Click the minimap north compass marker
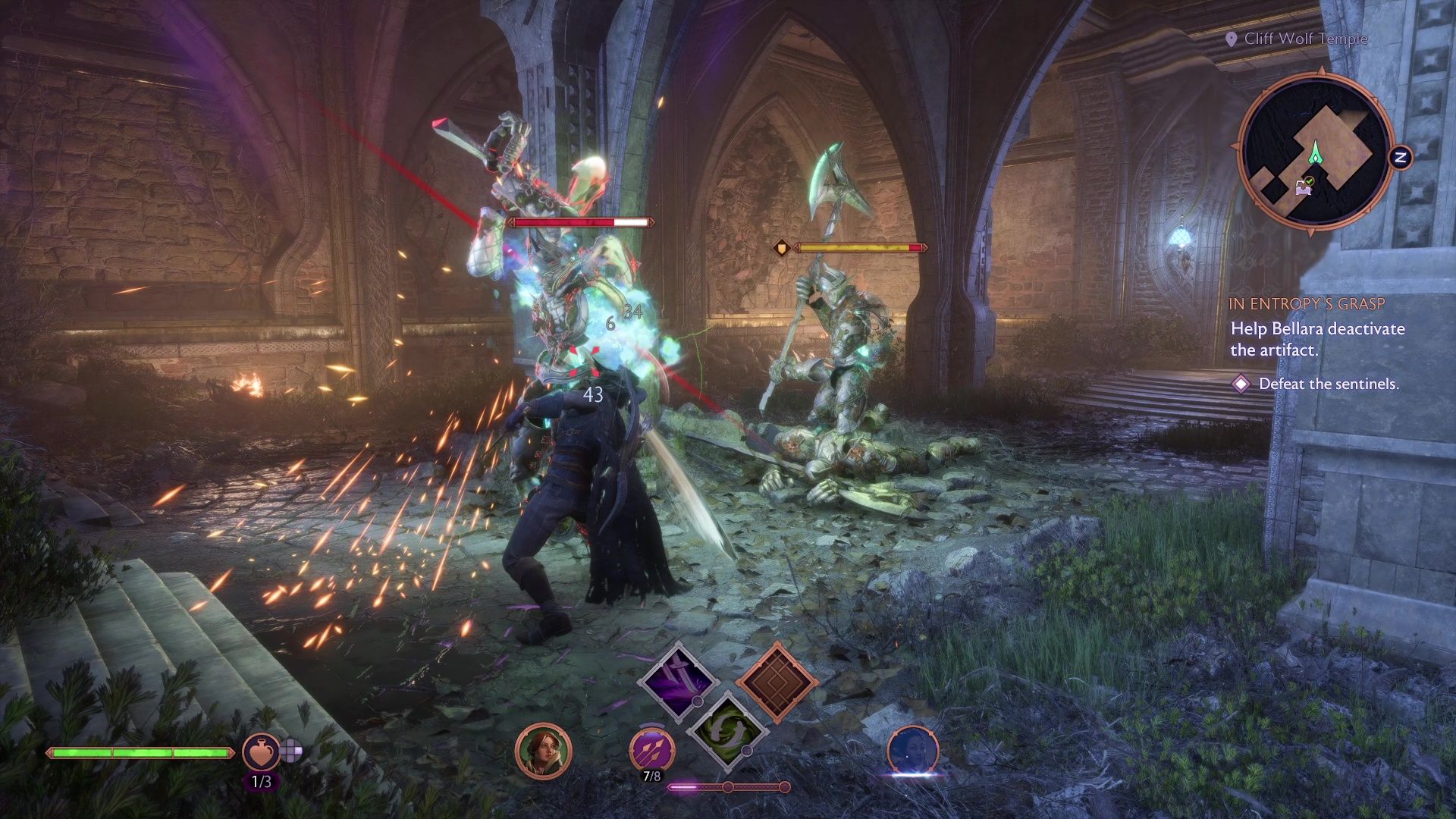 click(x=1401, y=158)
